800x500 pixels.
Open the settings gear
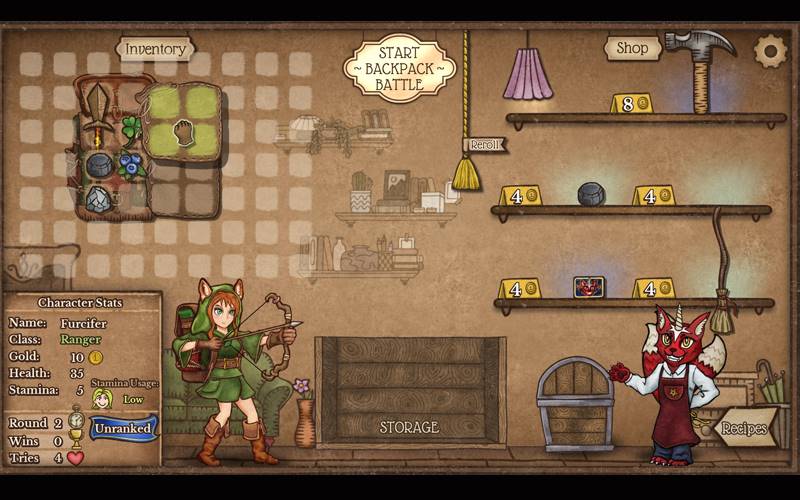[x=770, y=50]
